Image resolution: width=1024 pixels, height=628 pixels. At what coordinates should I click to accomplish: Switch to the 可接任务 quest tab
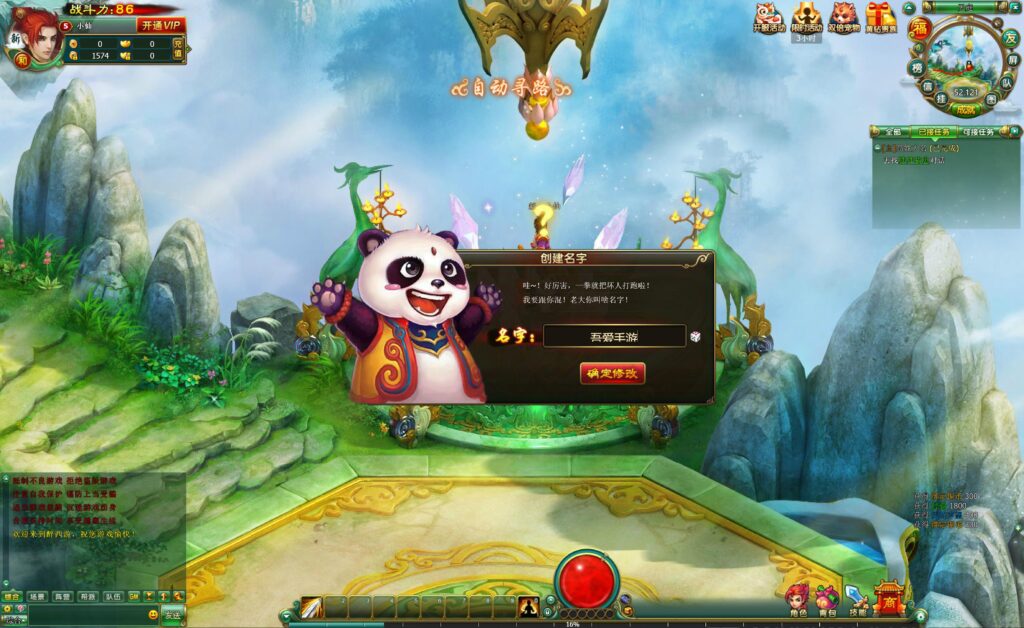coord(976,132)
